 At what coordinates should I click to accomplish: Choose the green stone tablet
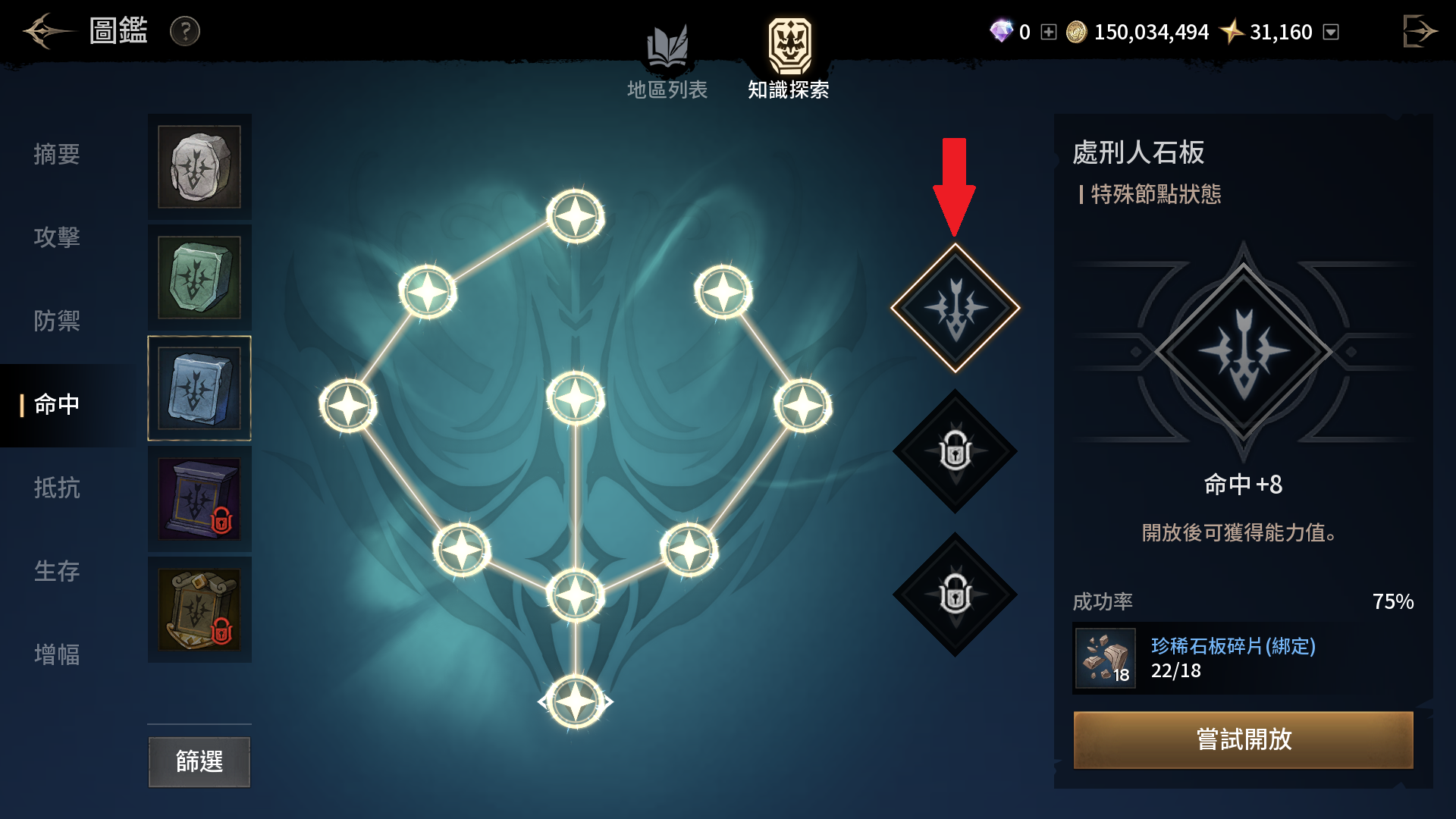[x=199, y=278]
